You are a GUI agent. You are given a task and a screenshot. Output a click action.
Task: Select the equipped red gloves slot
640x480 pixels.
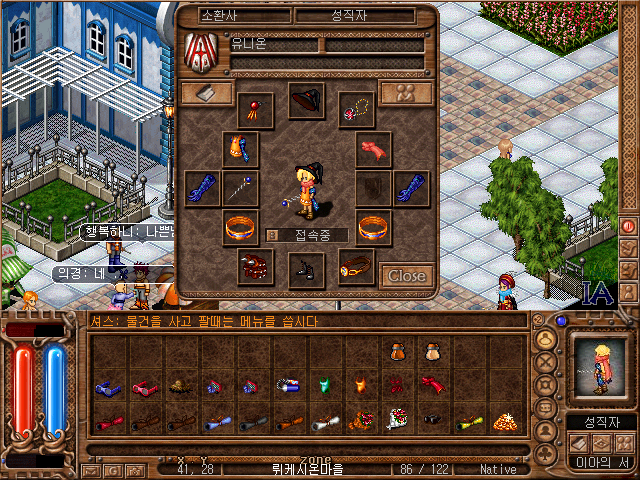(374, 149)
